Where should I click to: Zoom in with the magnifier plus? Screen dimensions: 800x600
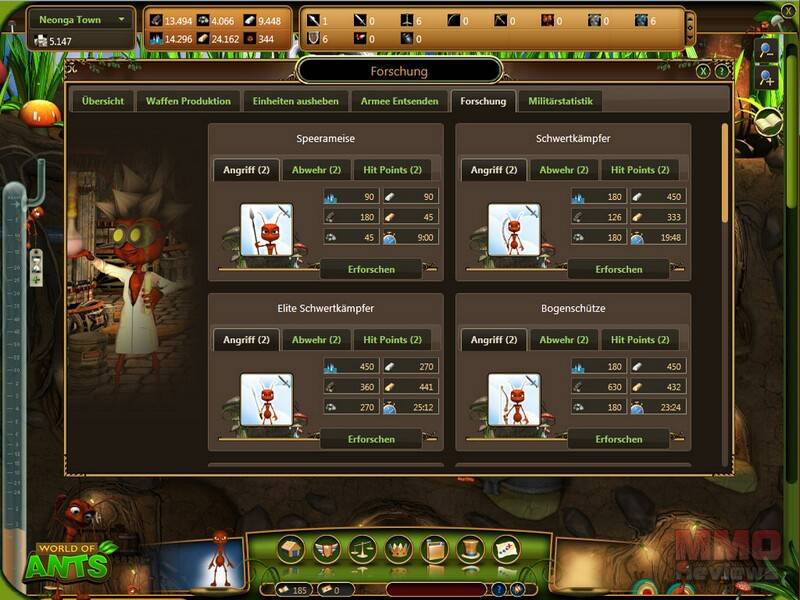tap(765, 78)
